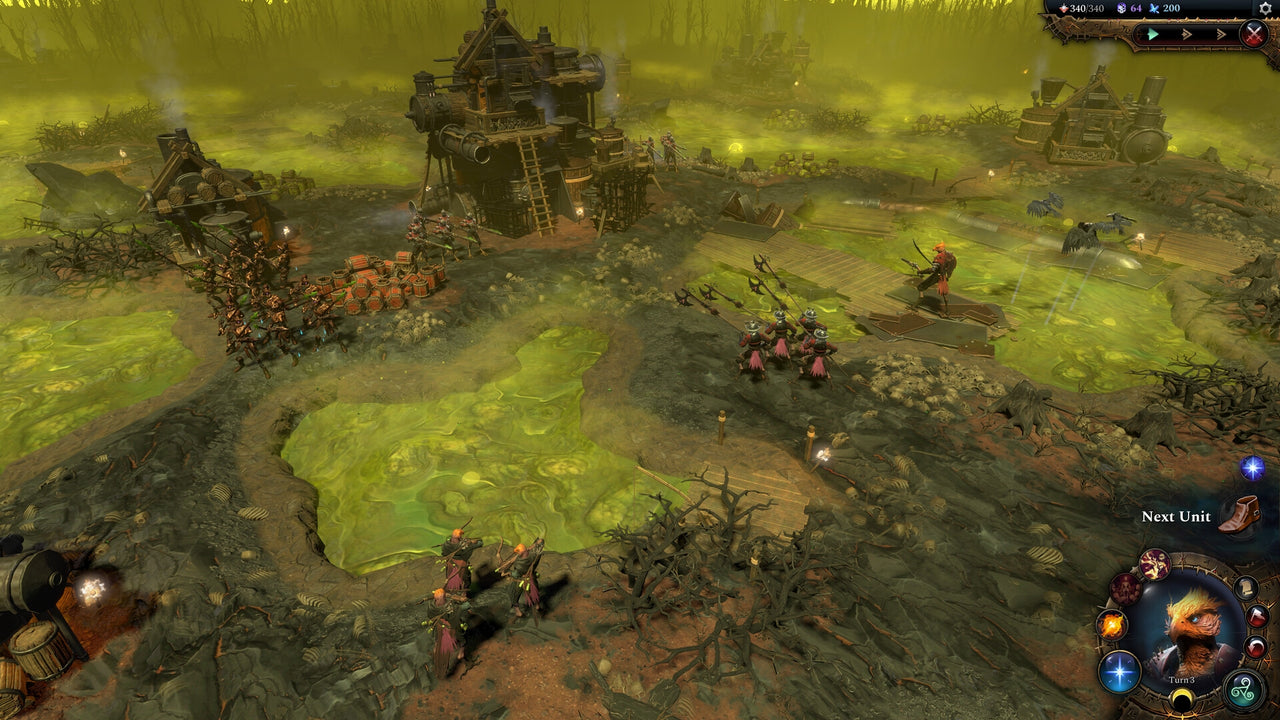This screenshot has width=1280, height=720.
Task: Click the Next Unit boot icon
Action: click(1242, 514)
